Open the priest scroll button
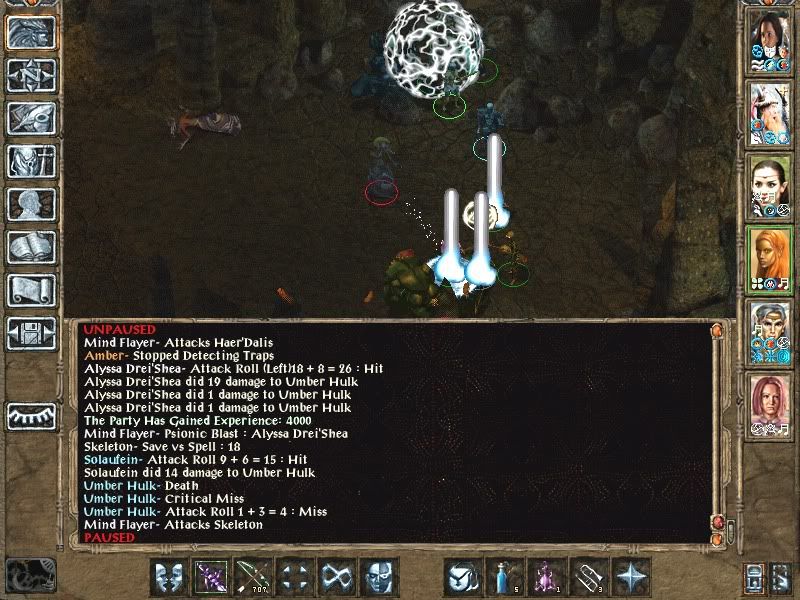The width and height of the screenshot is (800, 600). (31, 290)
